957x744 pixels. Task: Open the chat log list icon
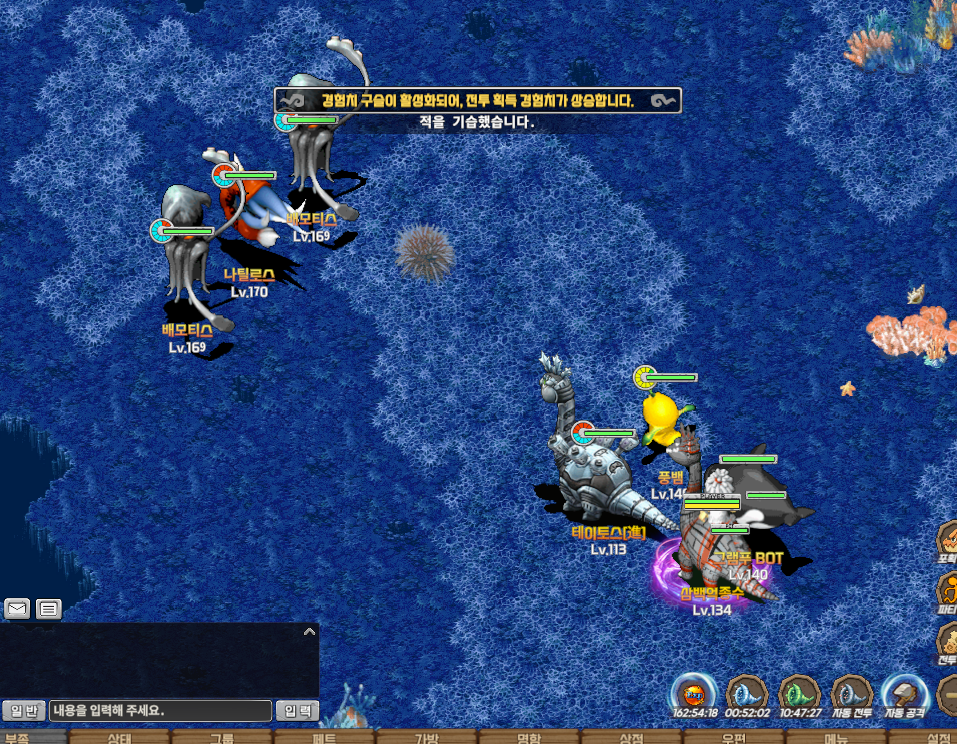click(48, 608)
